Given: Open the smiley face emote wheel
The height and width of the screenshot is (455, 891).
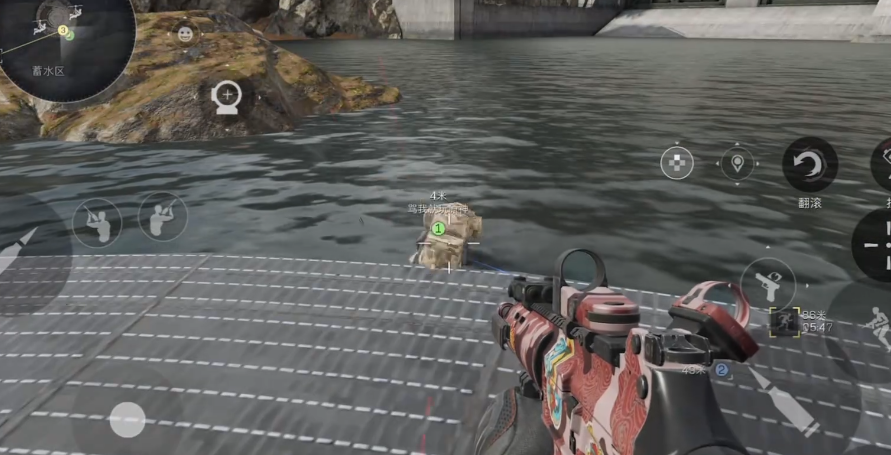Looking at the screenshot, I should (x=185, y=34).
